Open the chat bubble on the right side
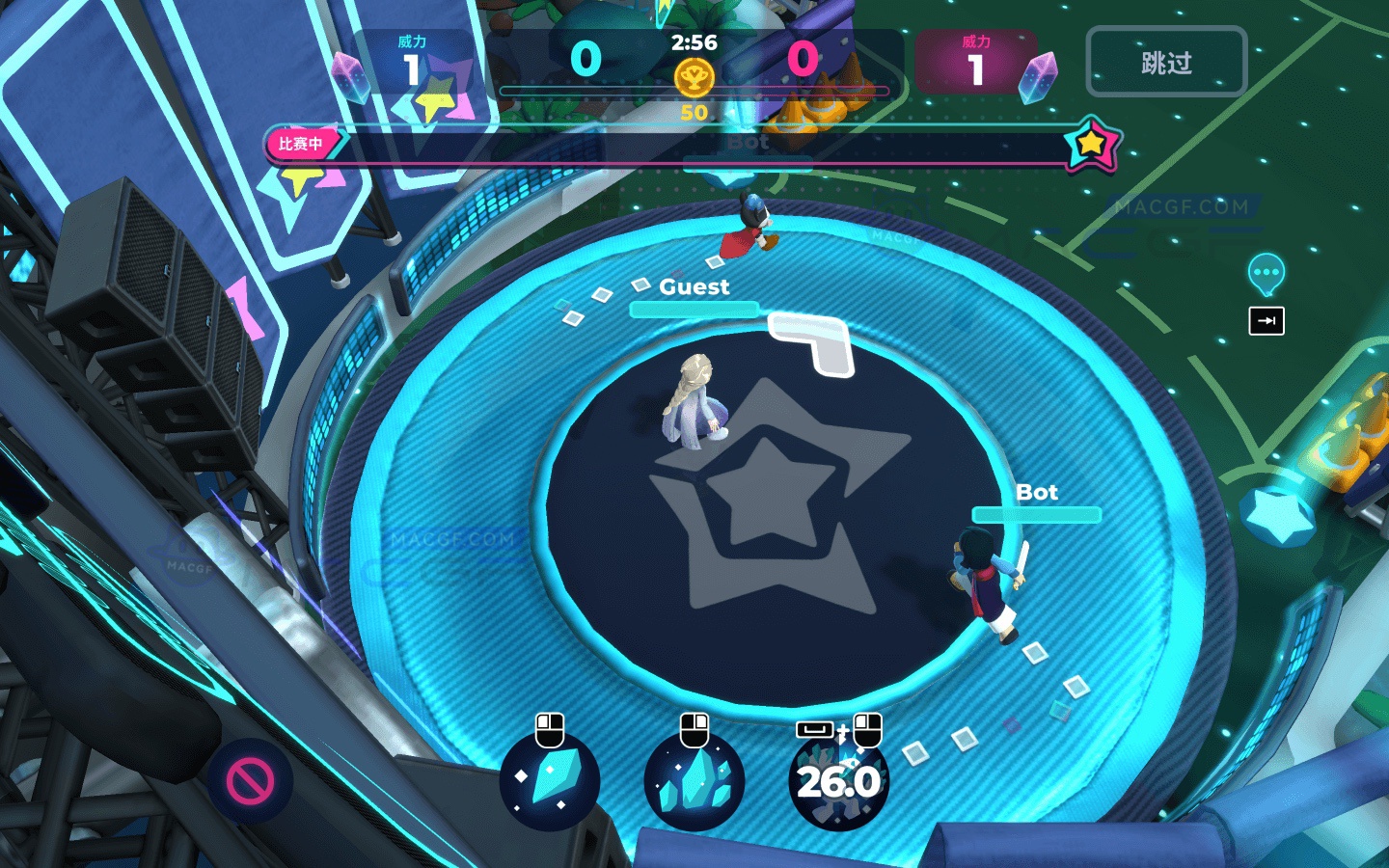The width and height of the screenshot is (1389, 868). tap(1265, 273)
